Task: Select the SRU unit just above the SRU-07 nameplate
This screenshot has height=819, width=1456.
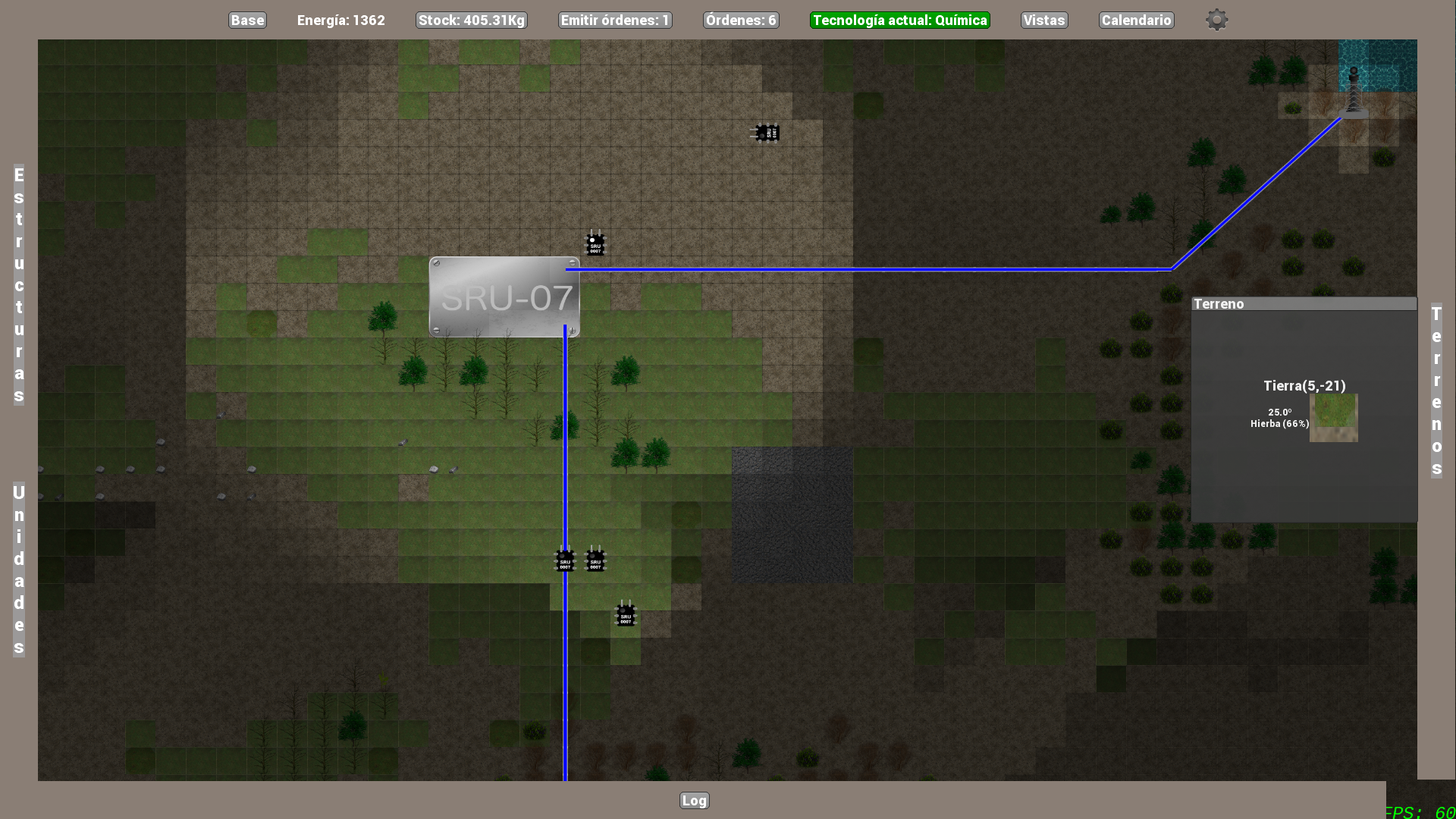Action: 596,243
